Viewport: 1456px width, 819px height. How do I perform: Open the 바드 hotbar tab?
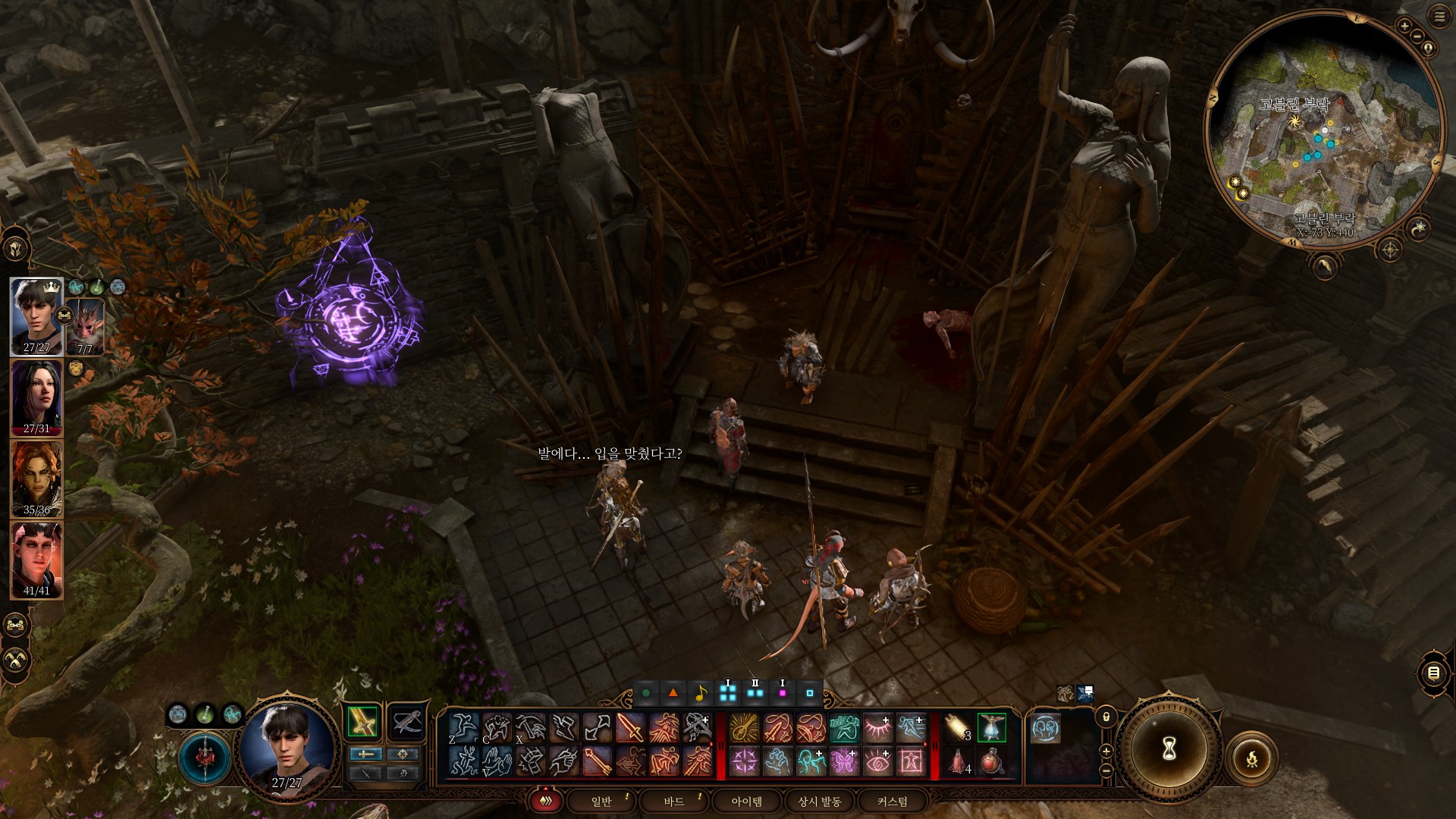tap(674, 802)
